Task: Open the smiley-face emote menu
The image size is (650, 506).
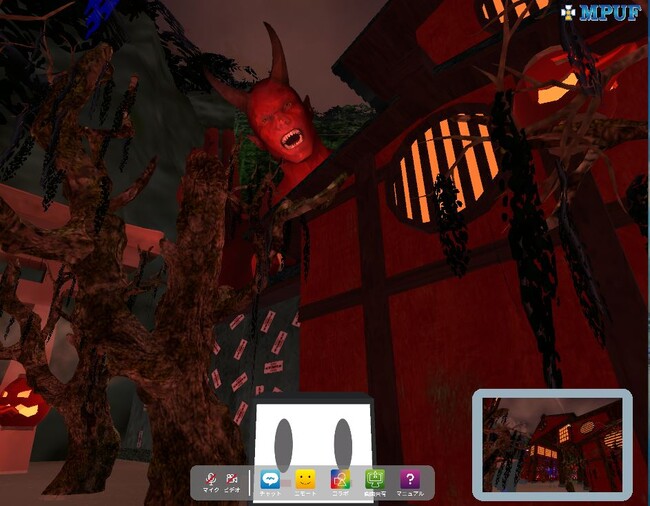Action: [x=305, y=481]
